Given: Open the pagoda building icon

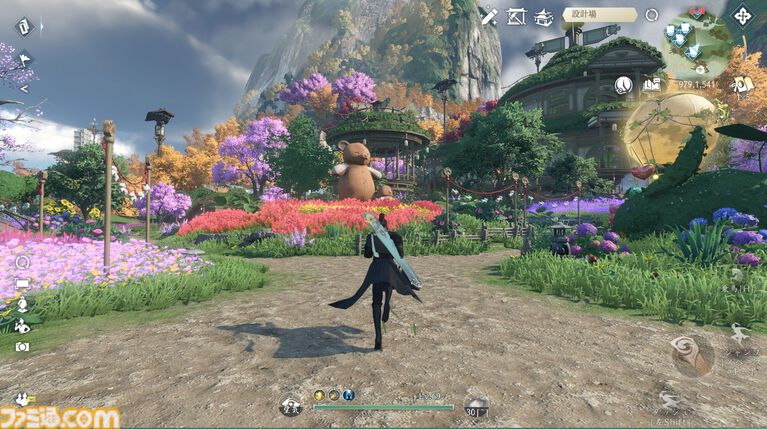Looking at the screenshot, I should click(x=544, y=16).
